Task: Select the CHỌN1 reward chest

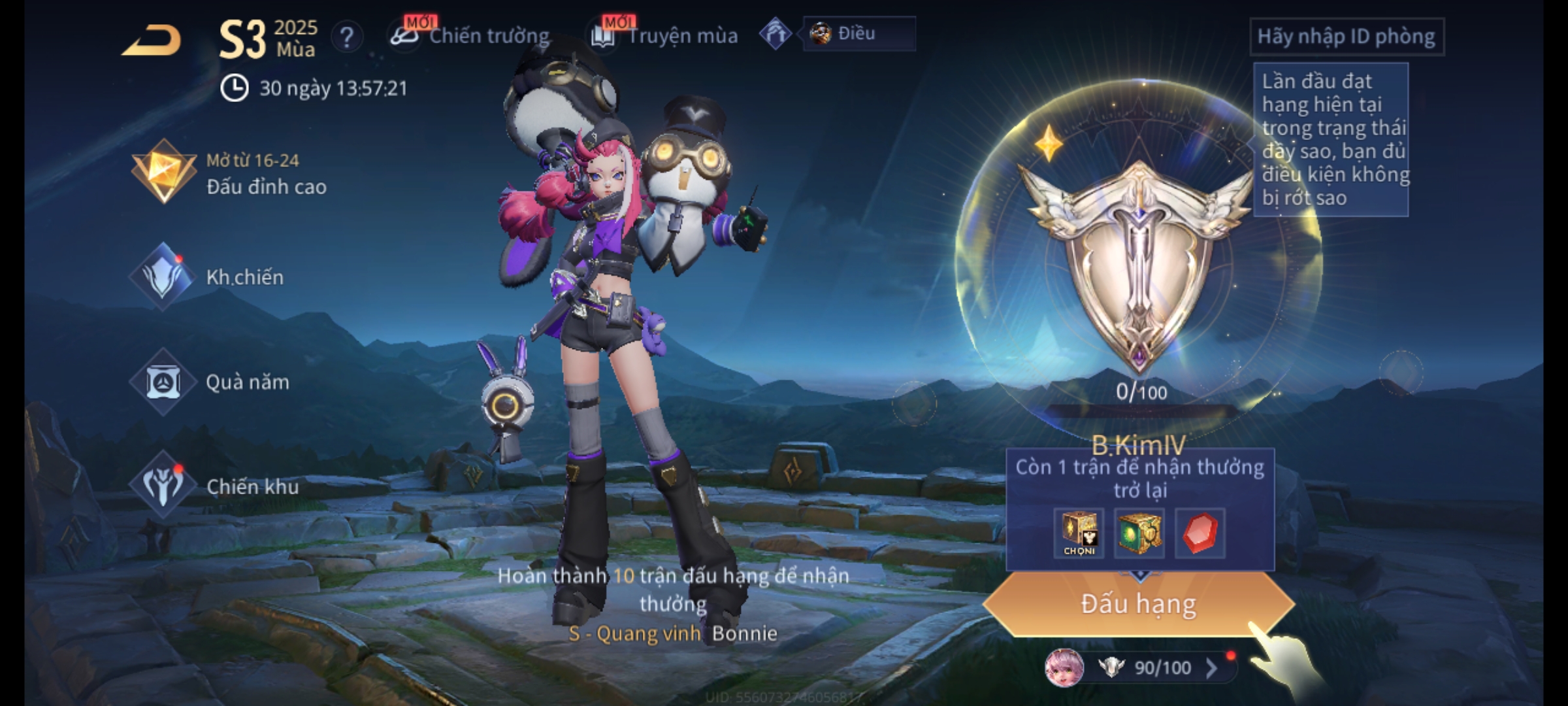Action: click(1079, 533)
